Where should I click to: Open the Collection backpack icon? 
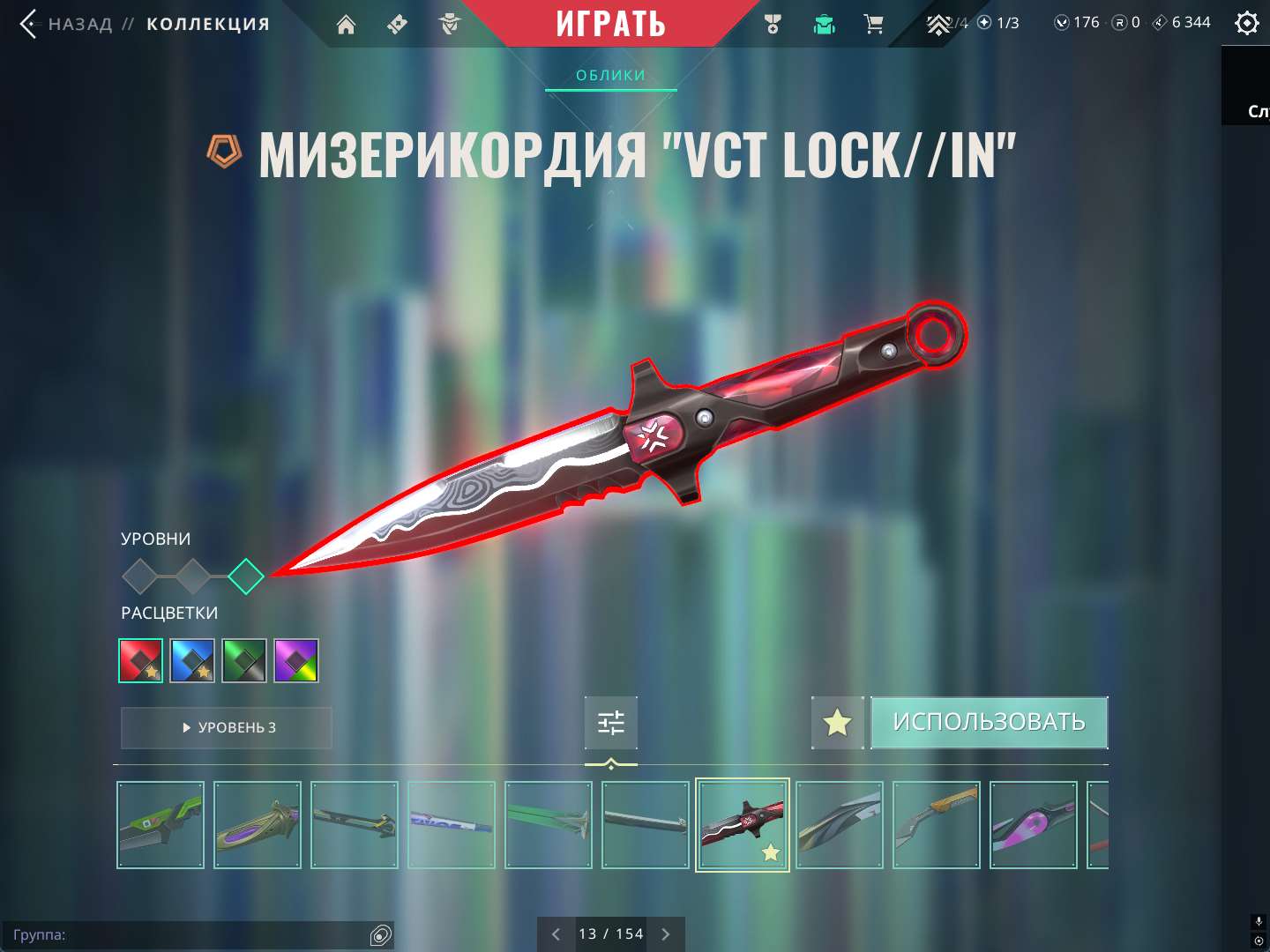823,25
